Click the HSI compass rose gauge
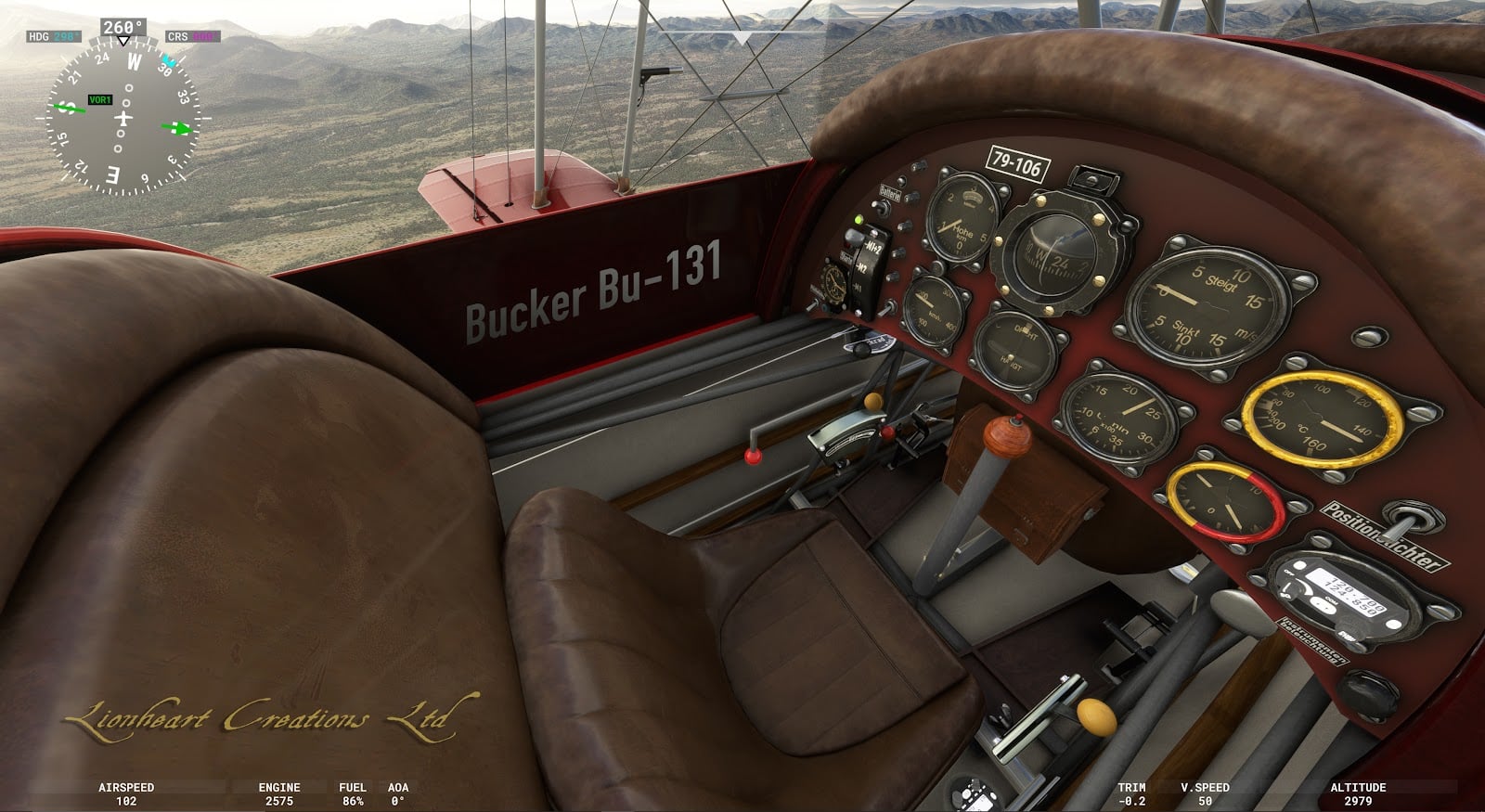1485x812 pixels. pyautogui.click(x=123, y=120)
